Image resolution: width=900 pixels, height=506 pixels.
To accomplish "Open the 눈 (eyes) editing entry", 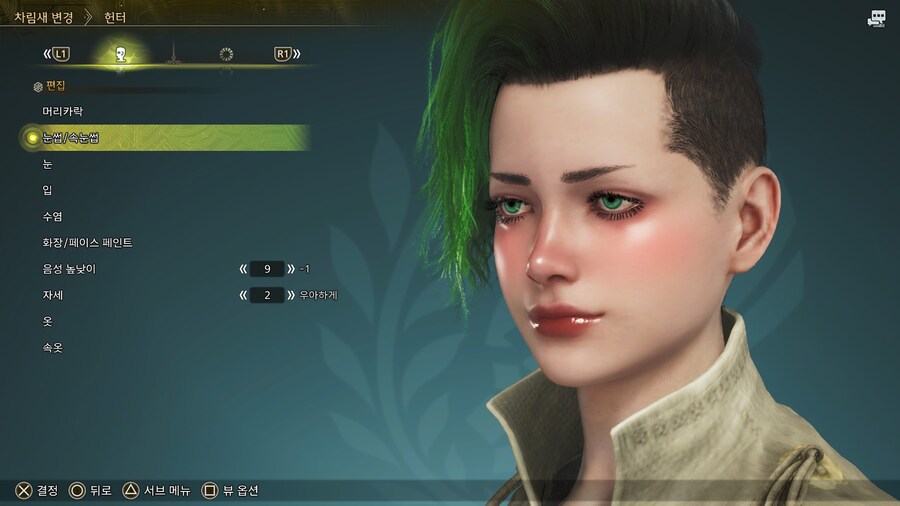I will coord(48,164).
